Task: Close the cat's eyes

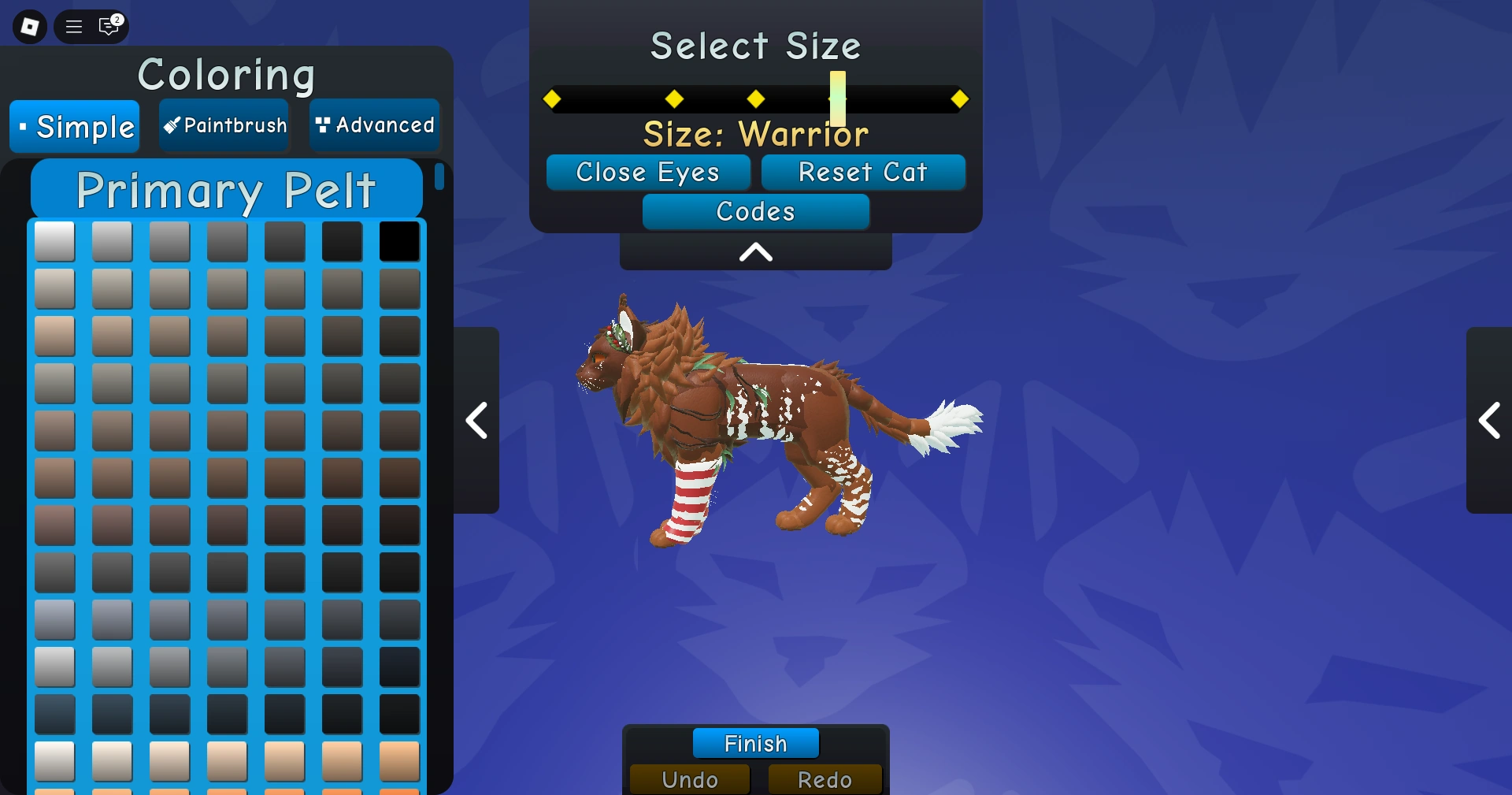Action: coord(648,173)
